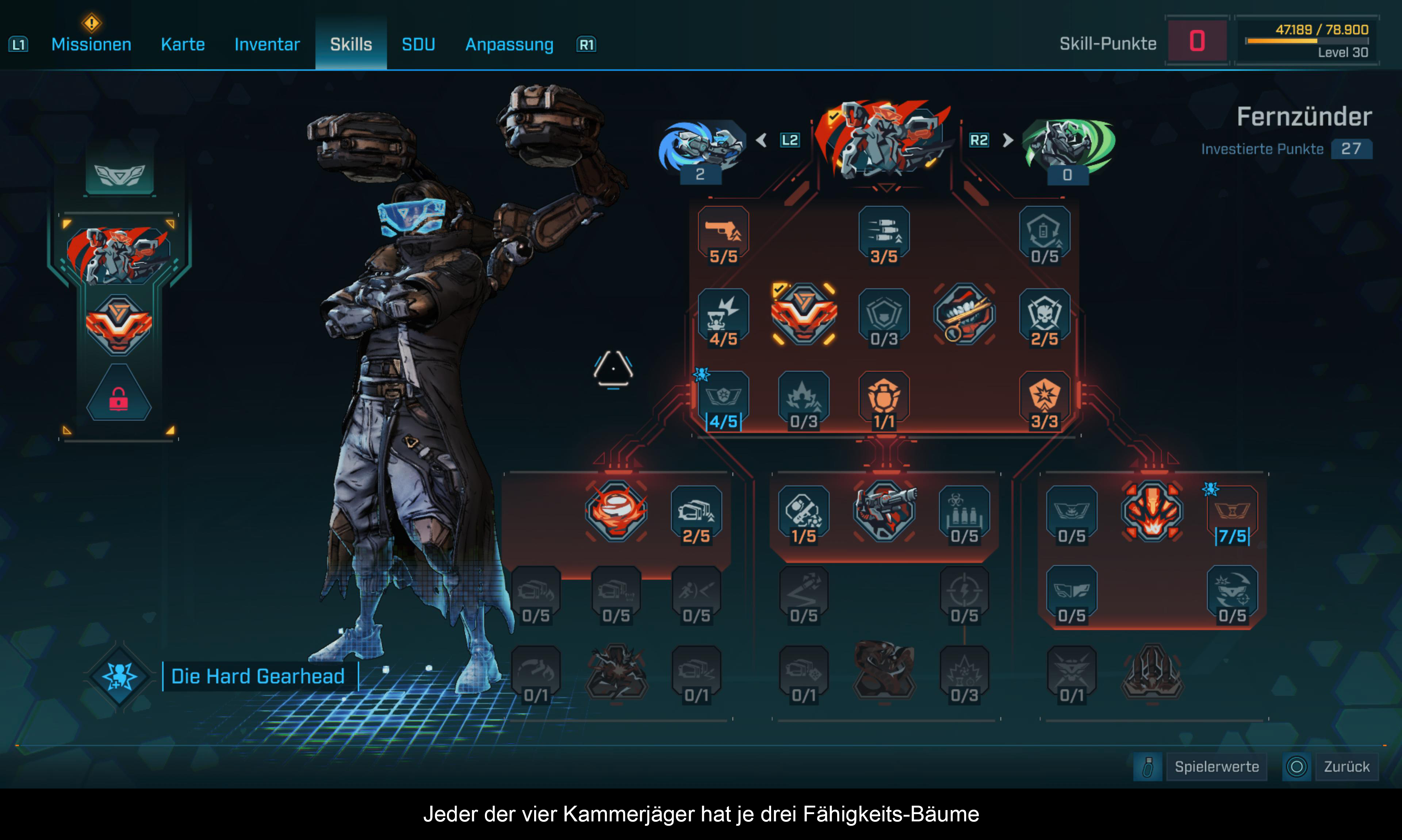Open the Spielerwerte player stats

tap(1217, 766)
